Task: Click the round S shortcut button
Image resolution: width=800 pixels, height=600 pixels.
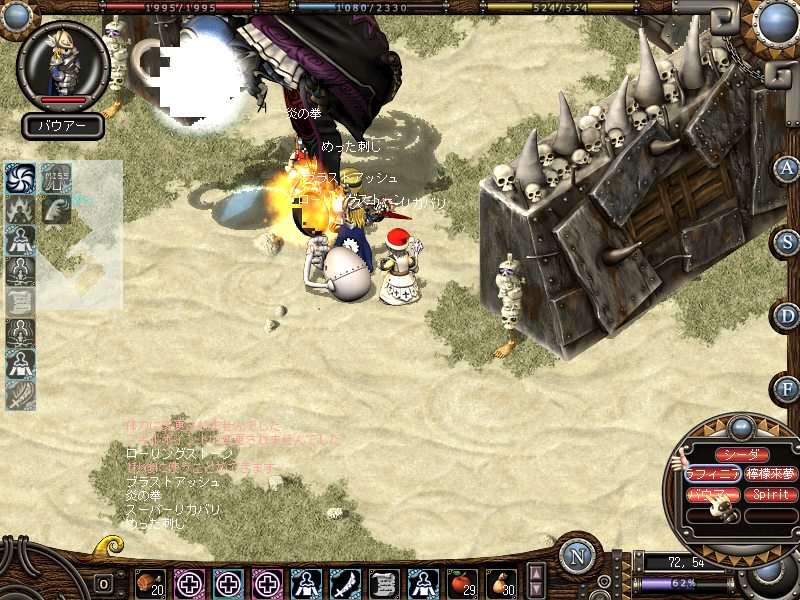Action: pos(788,242)
